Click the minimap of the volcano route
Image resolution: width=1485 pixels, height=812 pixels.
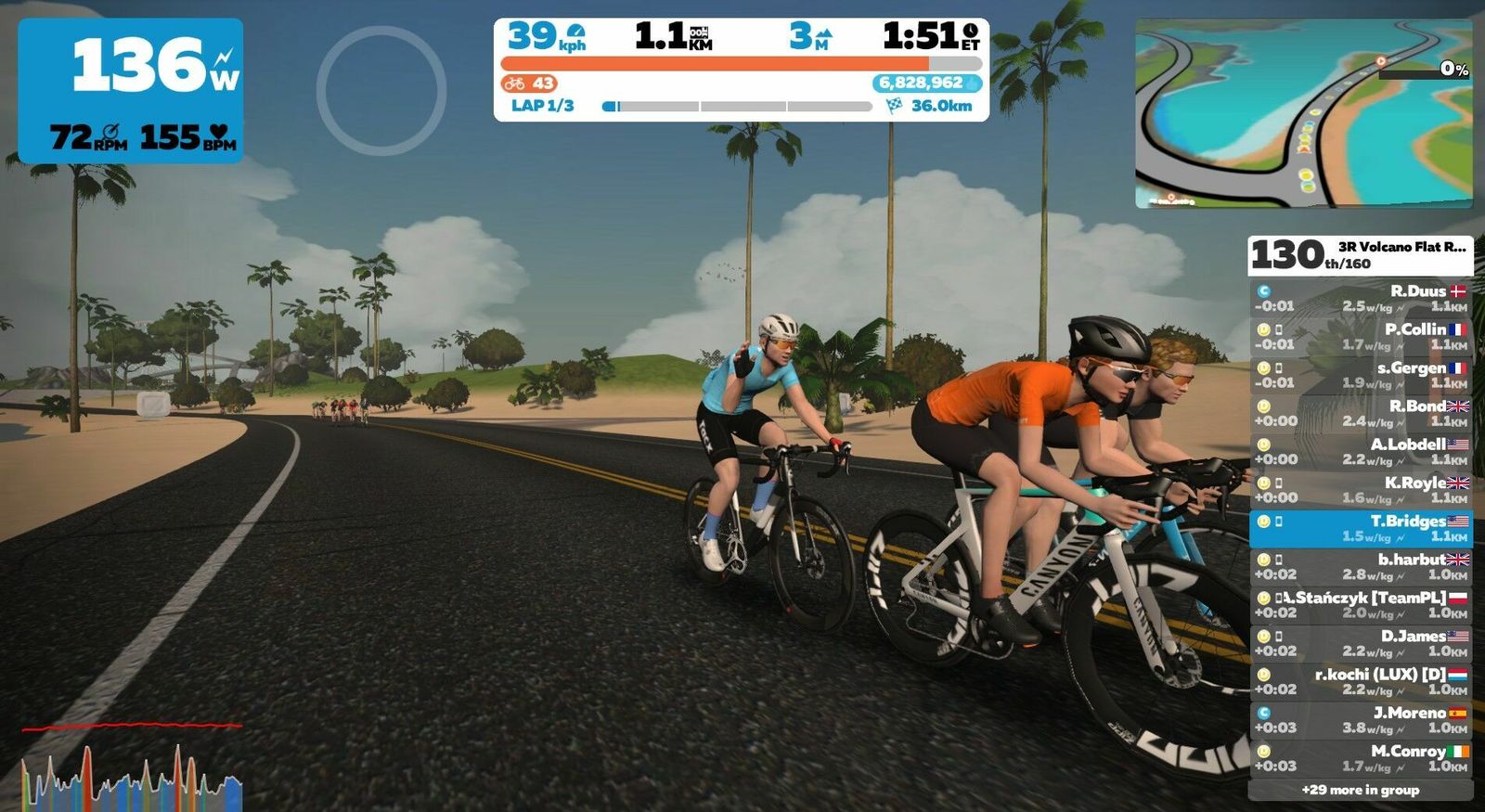click(1303, 112)
